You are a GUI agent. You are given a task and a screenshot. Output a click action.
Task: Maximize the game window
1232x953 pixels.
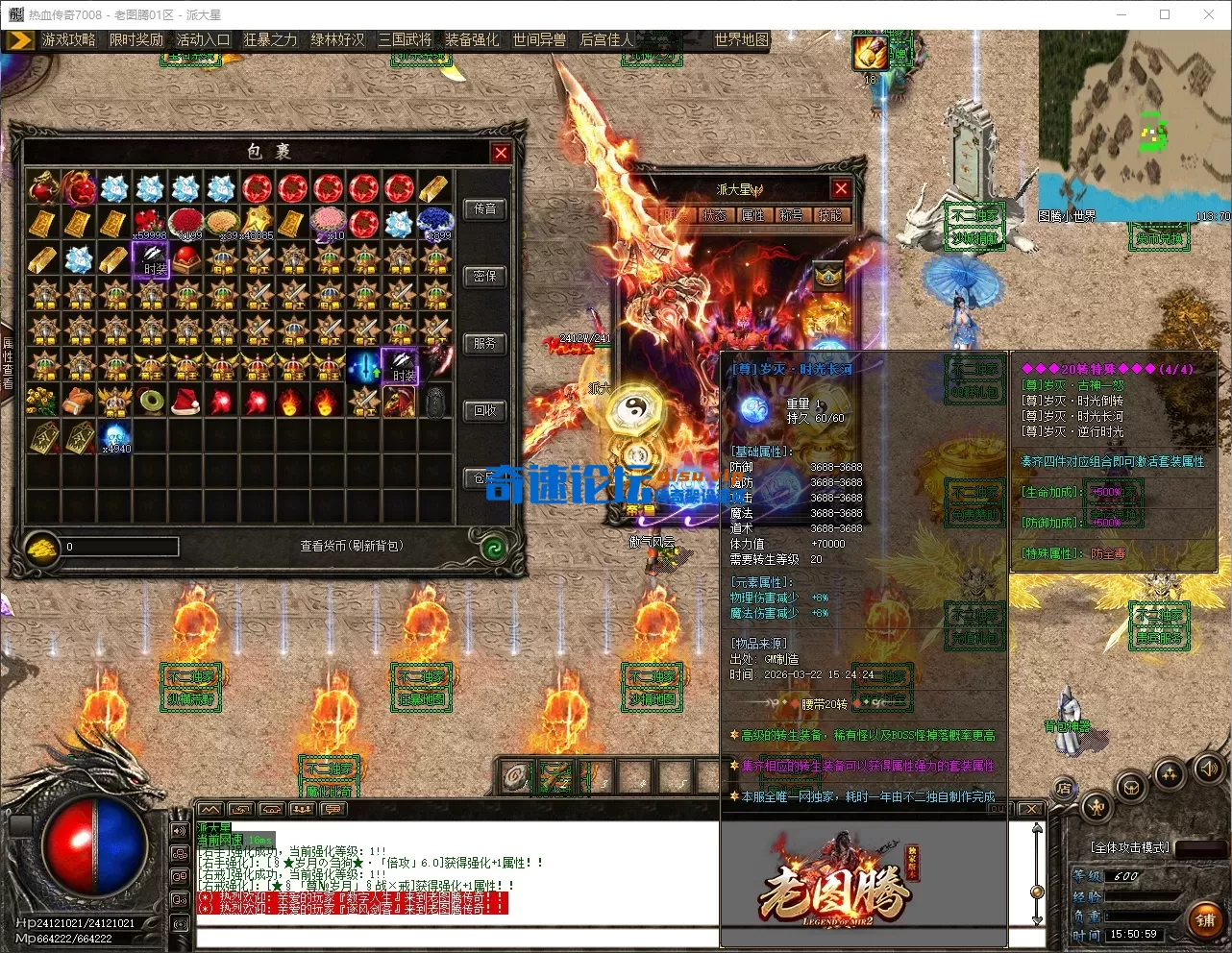tap(1165, 14)
